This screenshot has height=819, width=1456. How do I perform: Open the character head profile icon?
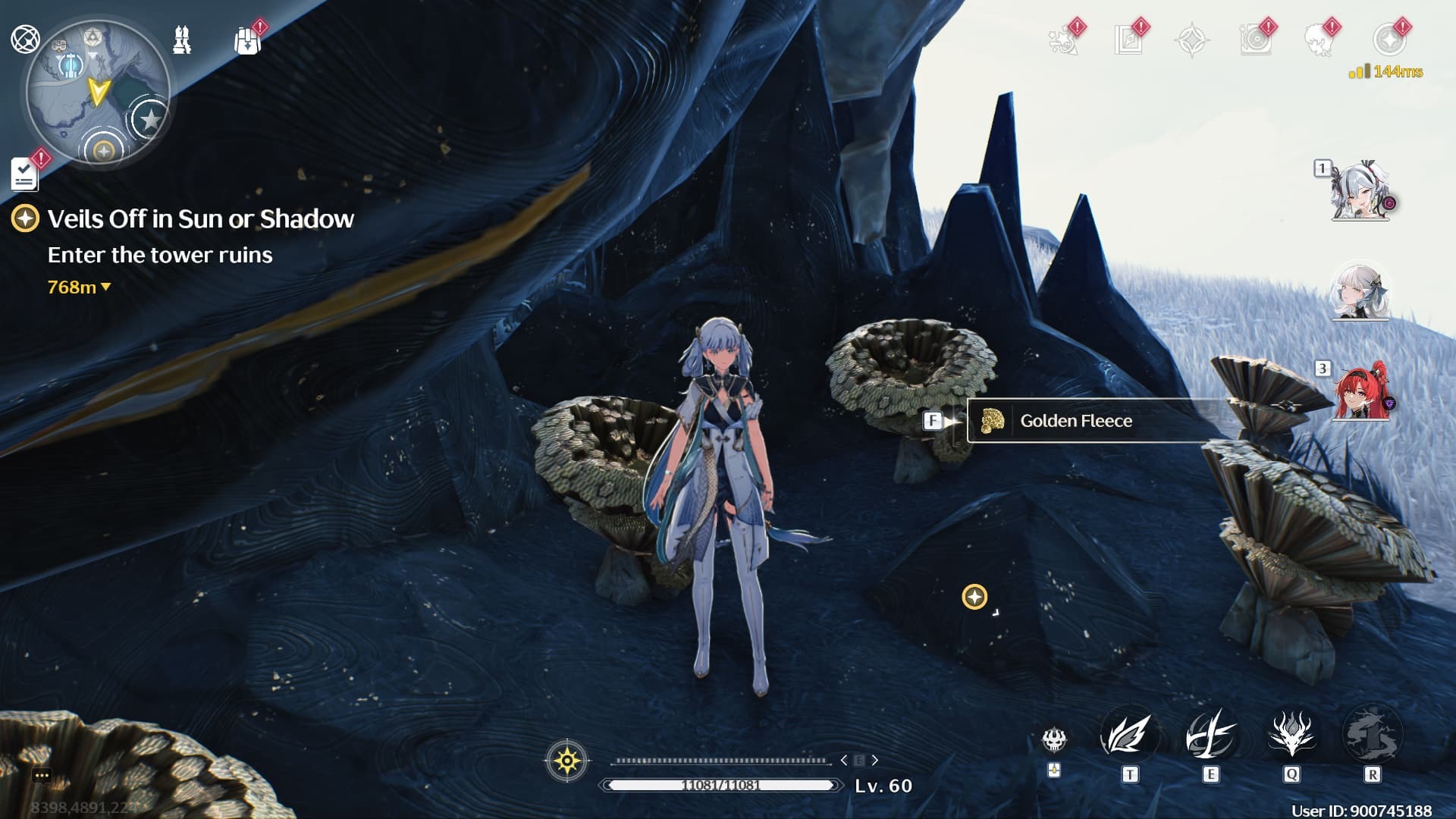pos(1319,40)
